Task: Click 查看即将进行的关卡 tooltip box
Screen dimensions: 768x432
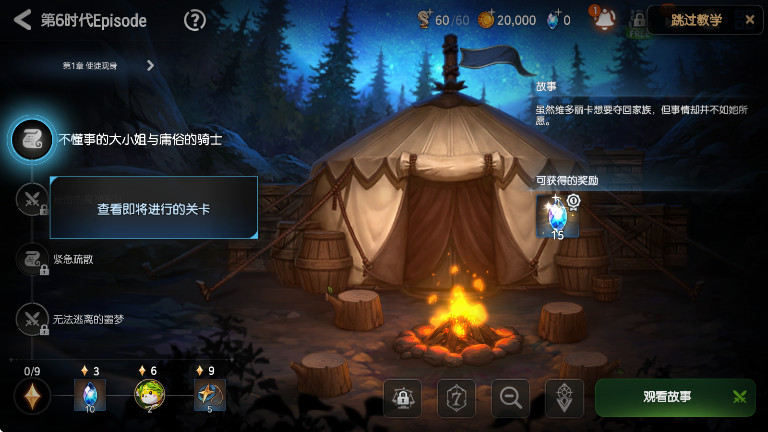Action: [x=154, y=208]
